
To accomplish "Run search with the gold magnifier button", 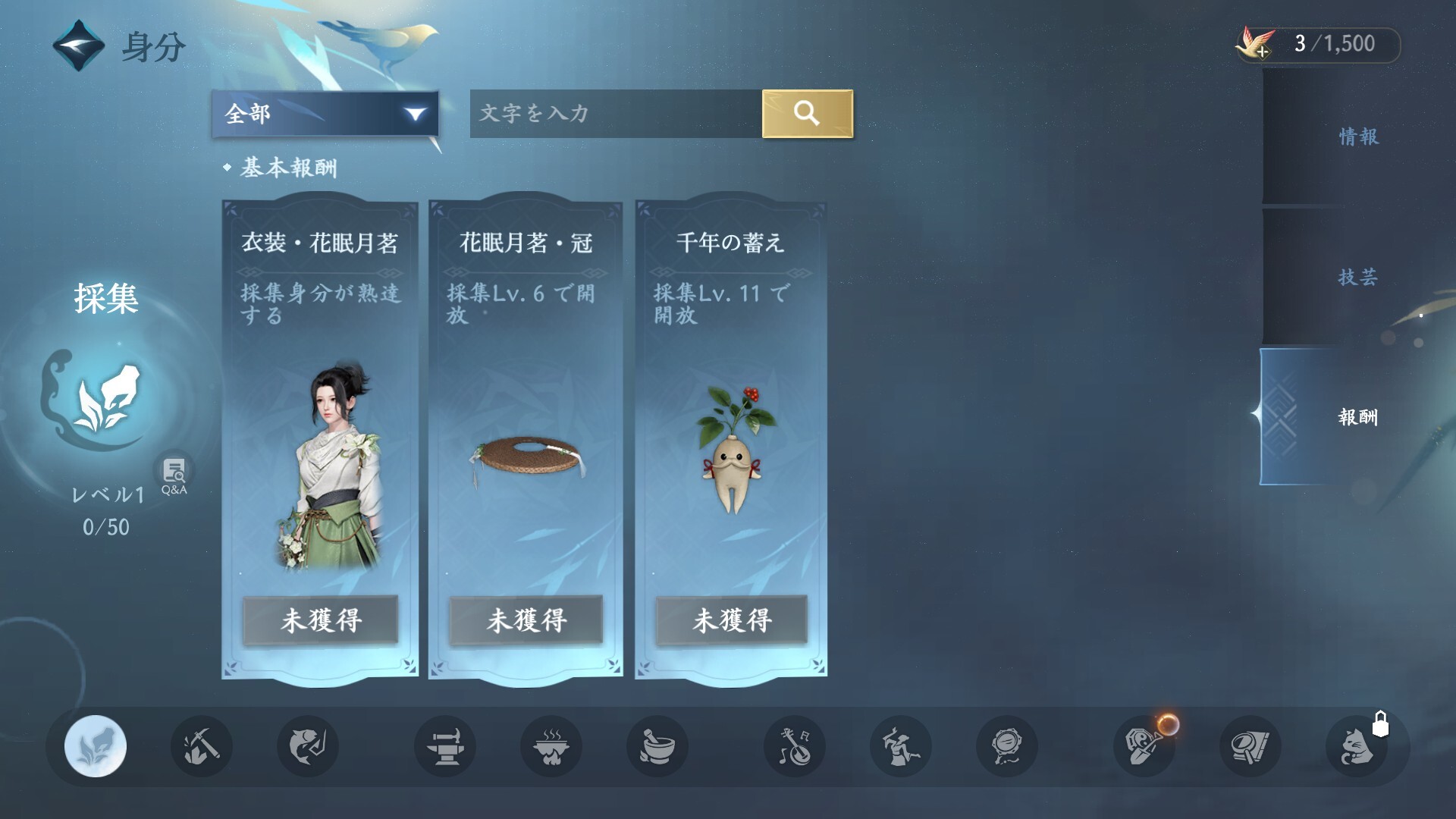I will [807, 114].
